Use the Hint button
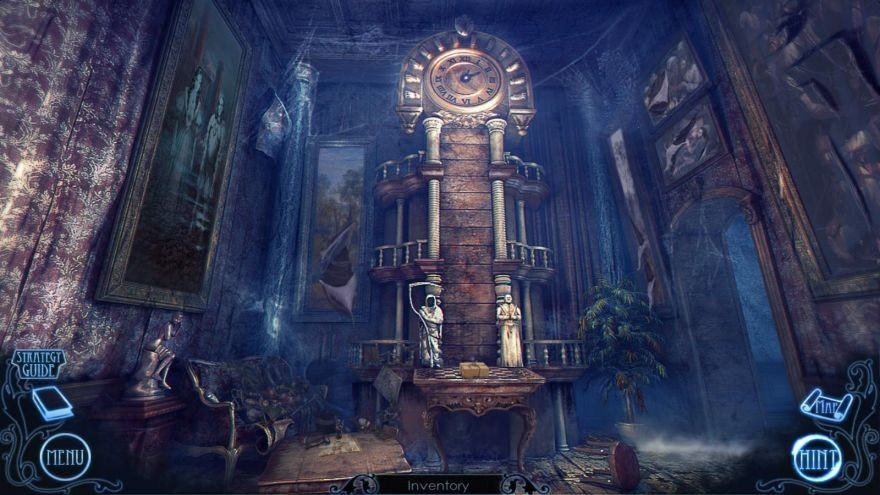This screenshot has width=880, height=495. click(x=816, y=458)
